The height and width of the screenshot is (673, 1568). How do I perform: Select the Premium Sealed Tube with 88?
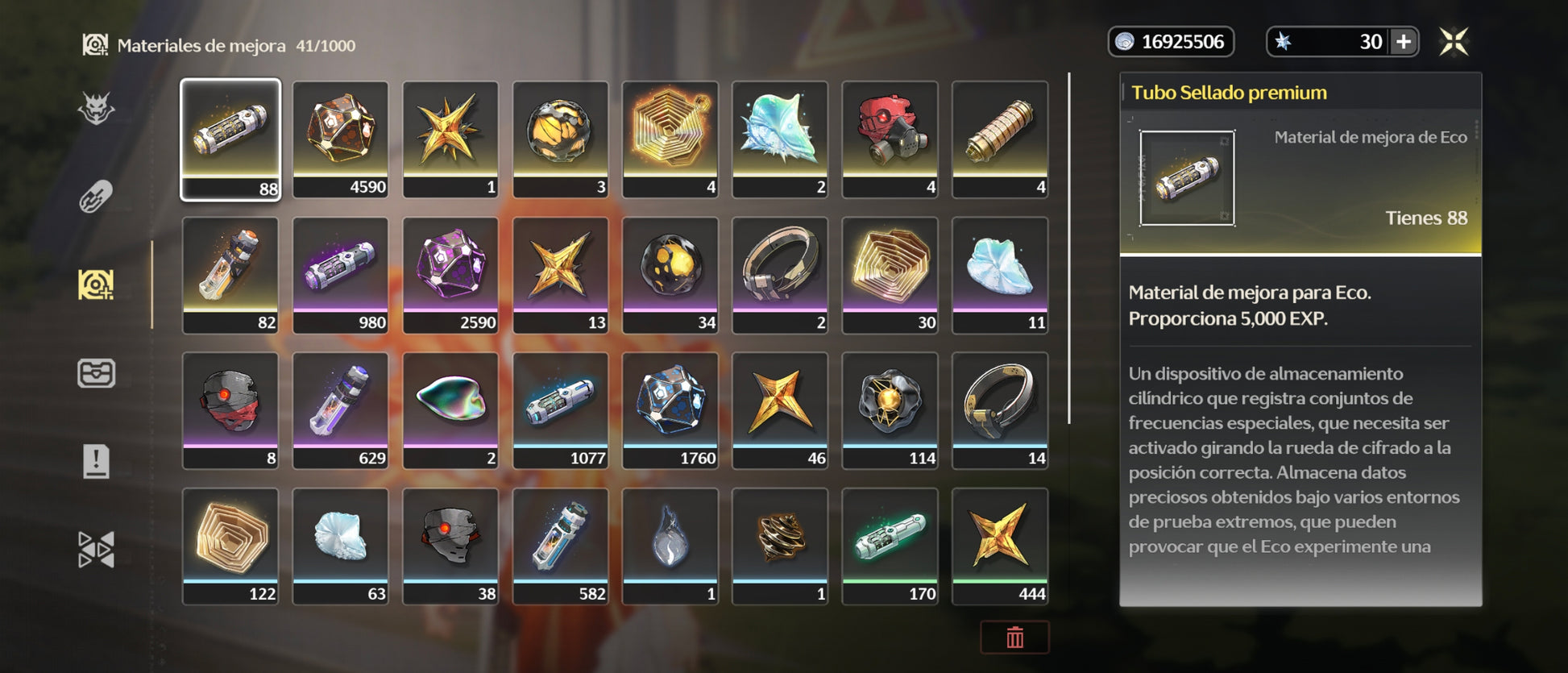point(230,139)
